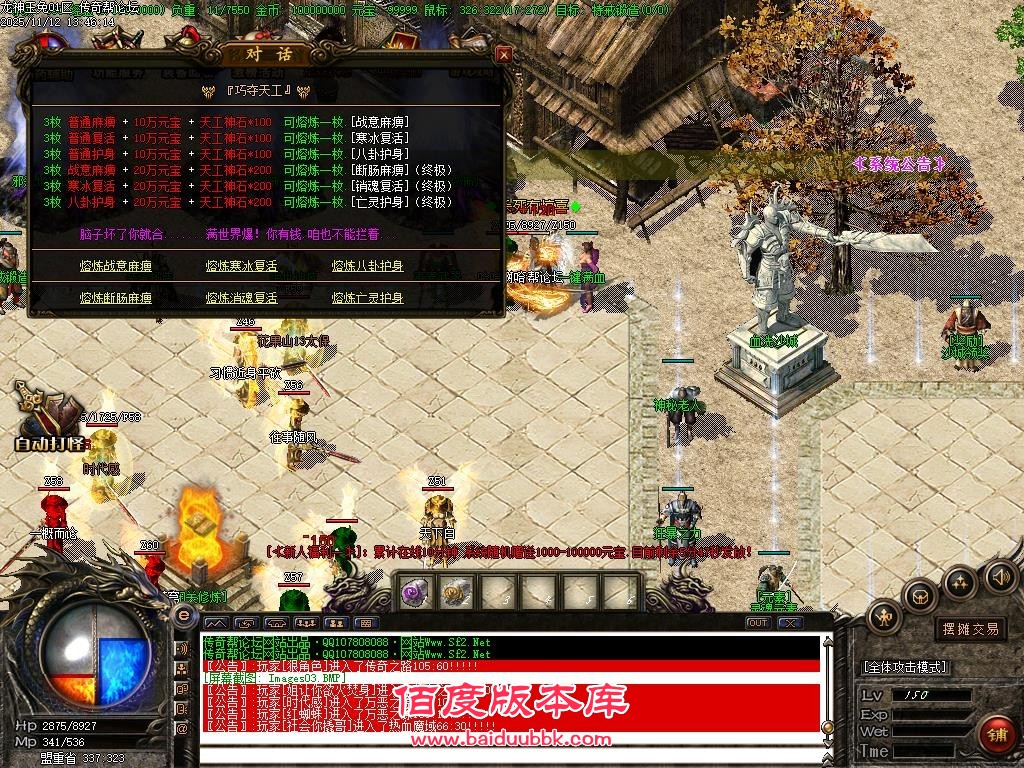Open the 摆摊交易 stall trading button
The image size is (1024, 768).
point(970,629)
